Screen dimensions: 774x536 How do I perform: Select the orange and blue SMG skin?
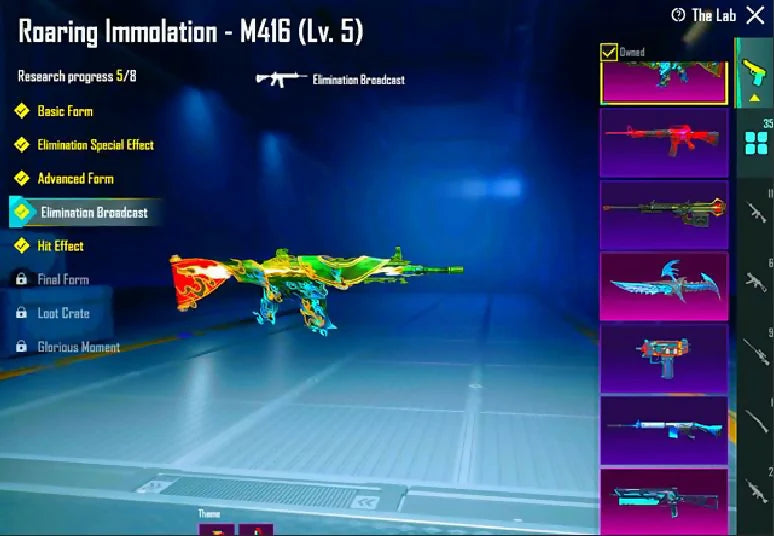pyautogui.click(x=664, y=358)
